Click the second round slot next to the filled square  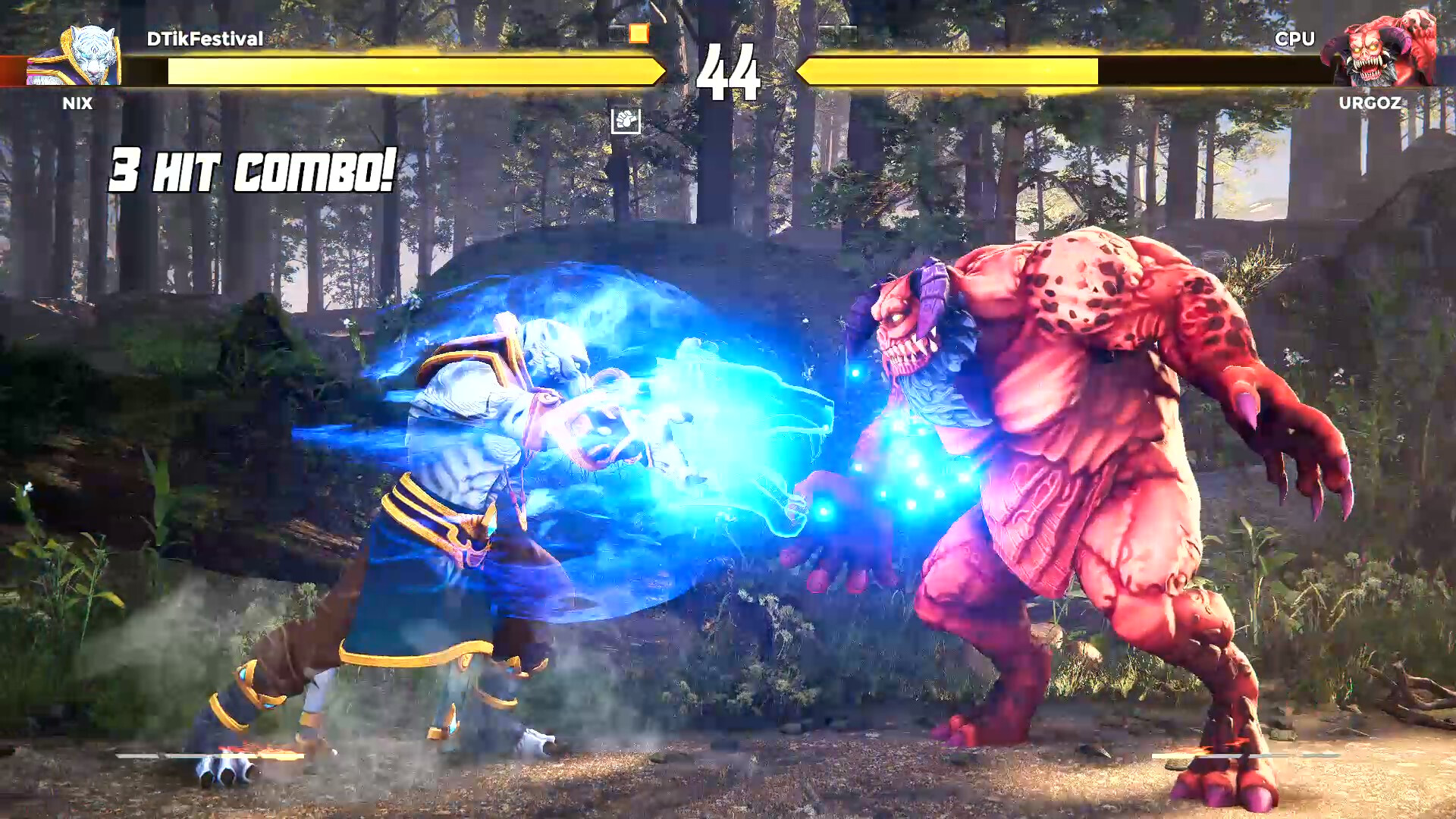[x=614, y=32]
